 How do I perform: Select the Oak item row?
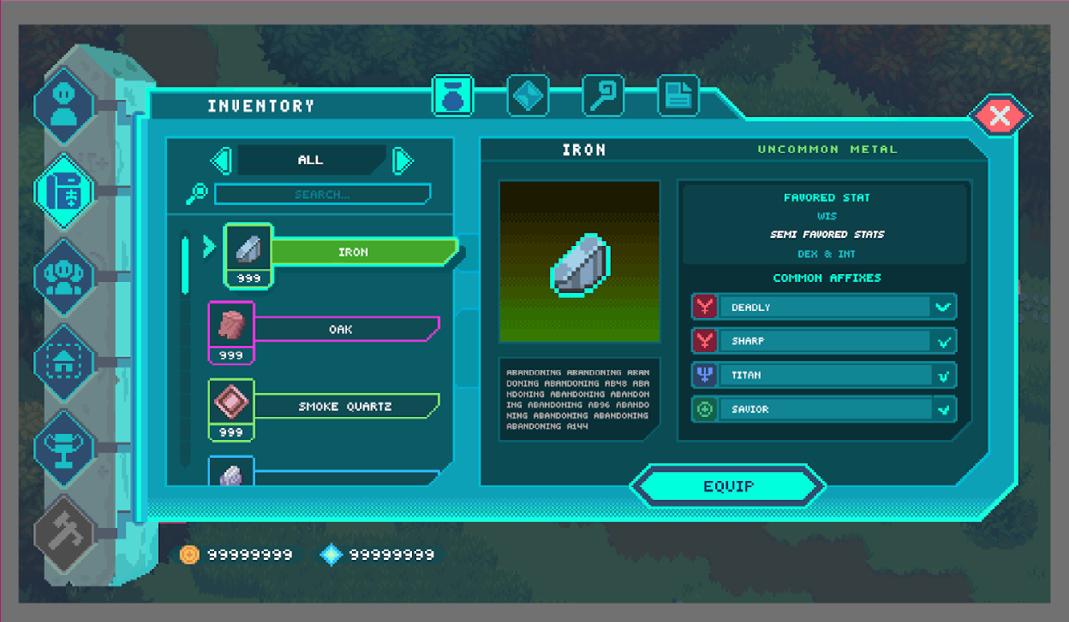[340, 329]
